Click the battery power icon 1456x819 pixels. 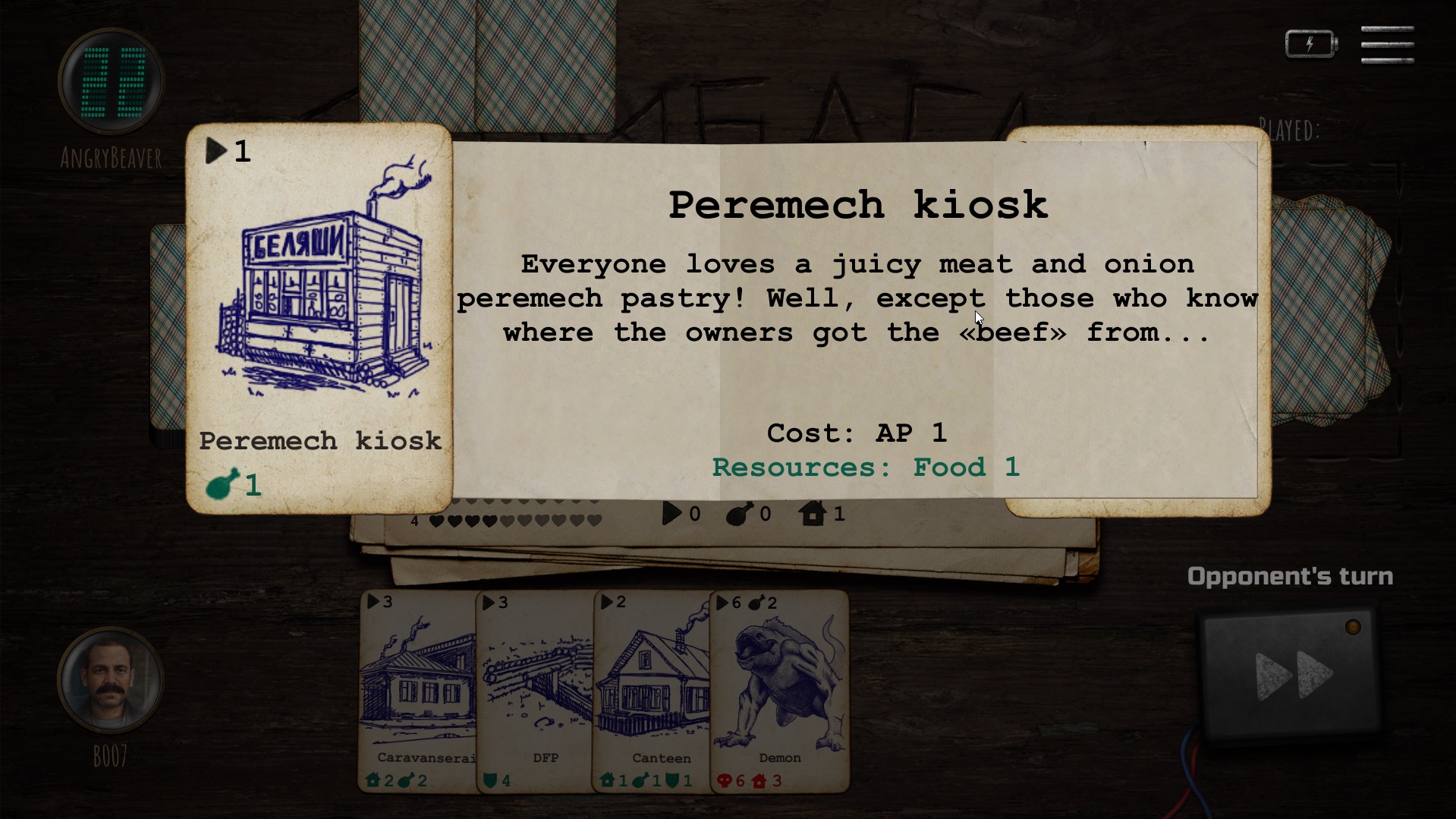pyautogui.click(x=1310, y=44)
